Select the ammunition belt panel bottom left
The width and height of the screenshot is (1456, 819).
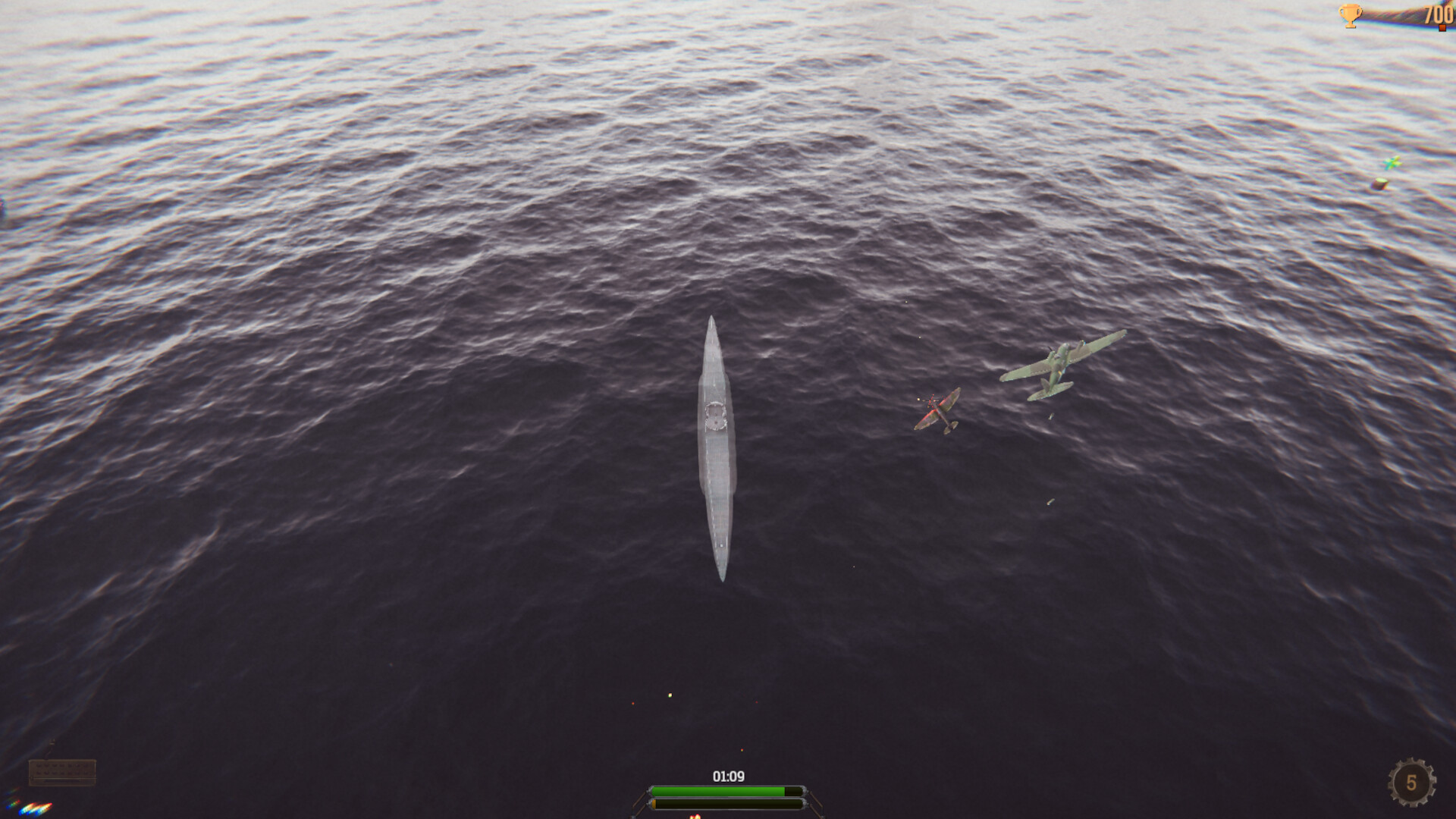pyautogui.click(x=62, y=772)
